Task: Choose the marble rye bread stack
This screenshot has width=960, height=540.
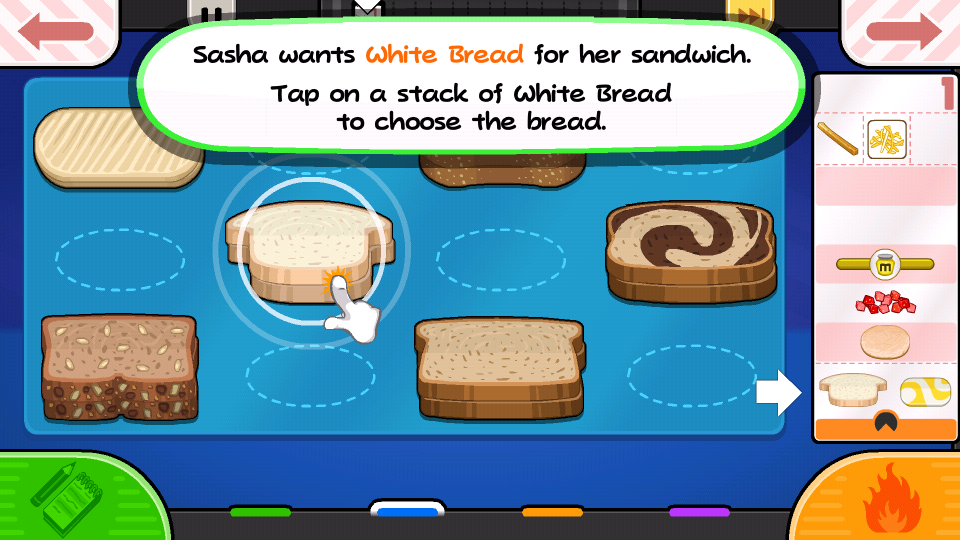Action: pyautogui.click(x=690, y=250)
